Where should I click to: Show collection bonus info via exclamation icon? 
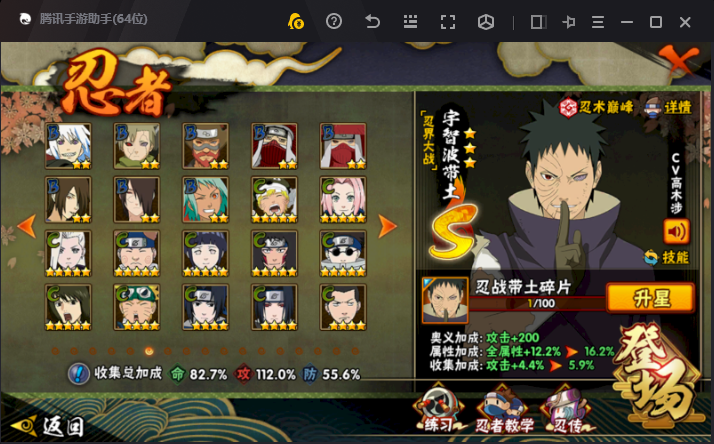(78, 374)
